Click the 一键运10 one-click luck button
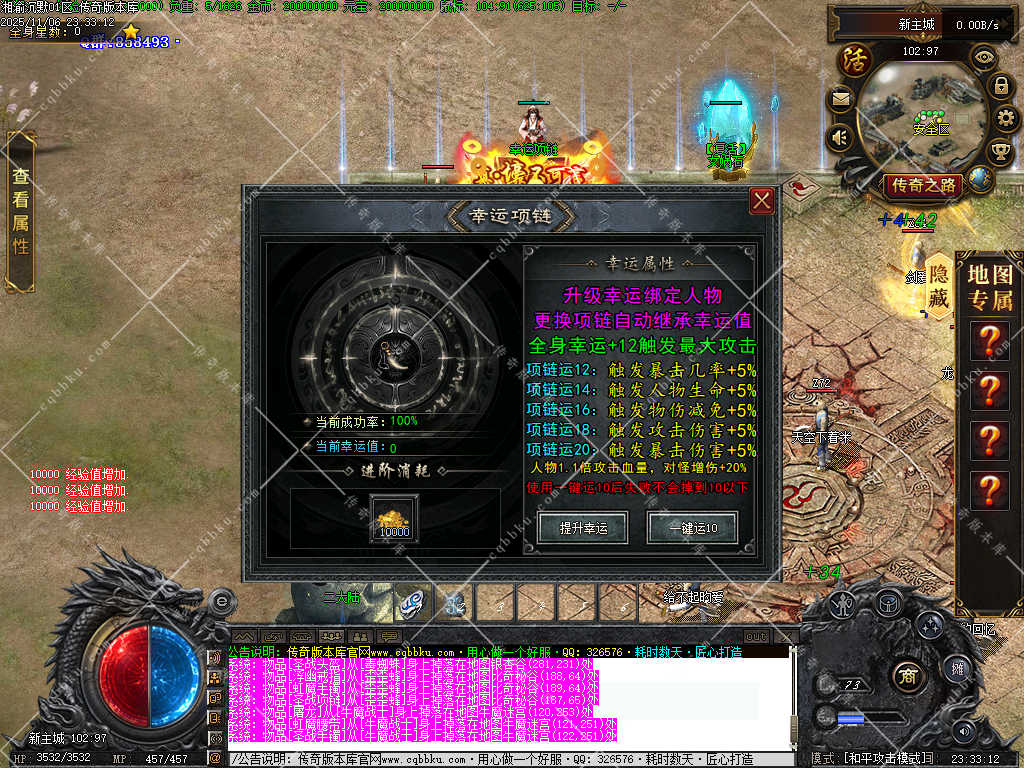 pos(691,527)
